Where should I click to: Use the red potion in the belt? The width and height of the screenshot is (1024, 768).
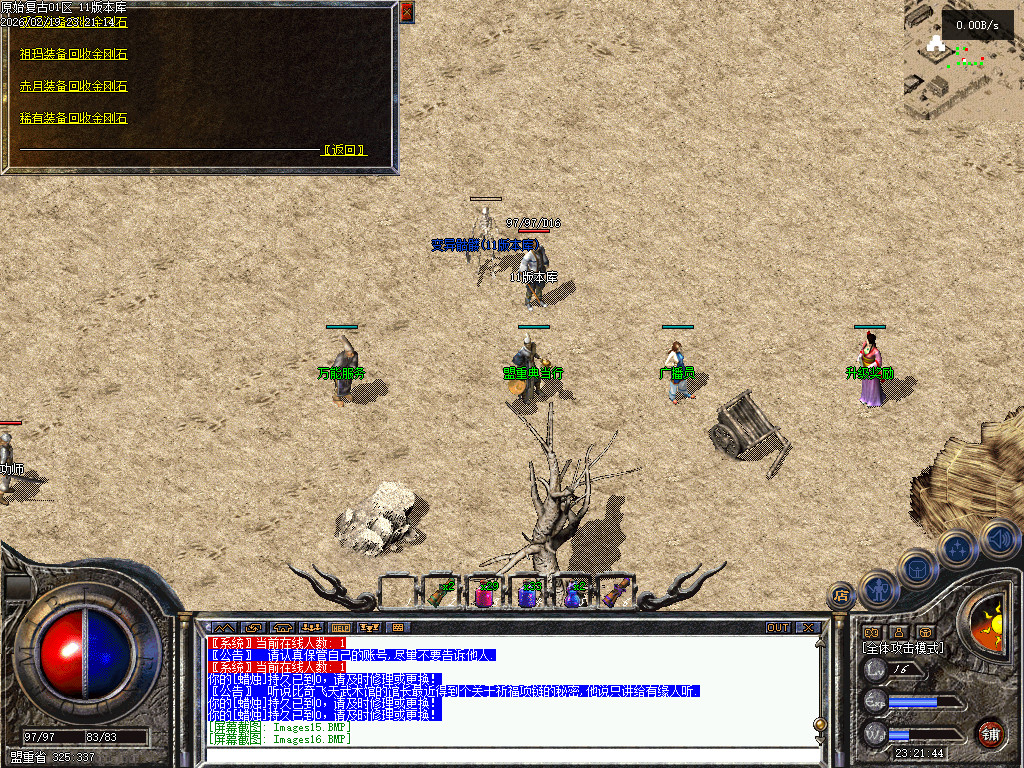485,594
